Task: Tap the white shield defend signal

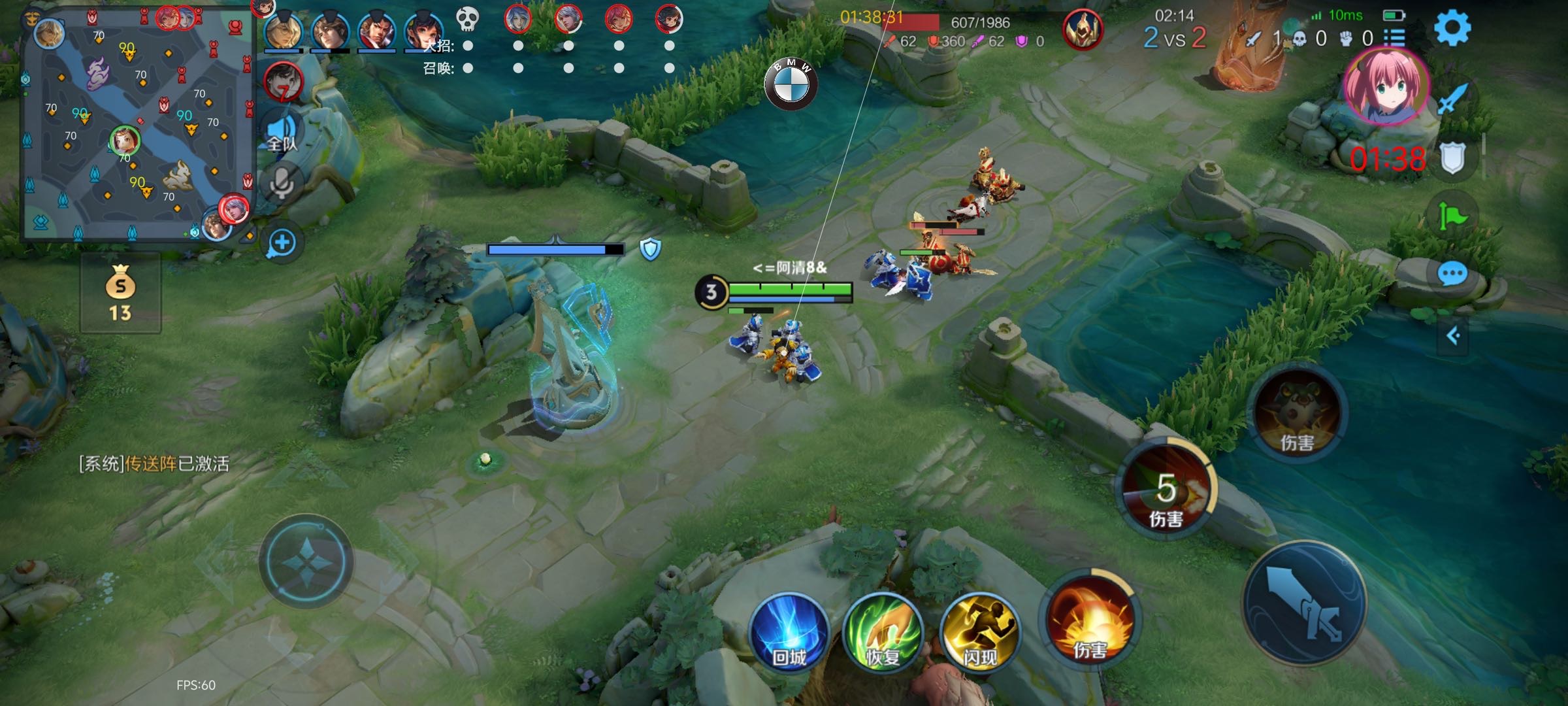Action: pos(1452,158)
